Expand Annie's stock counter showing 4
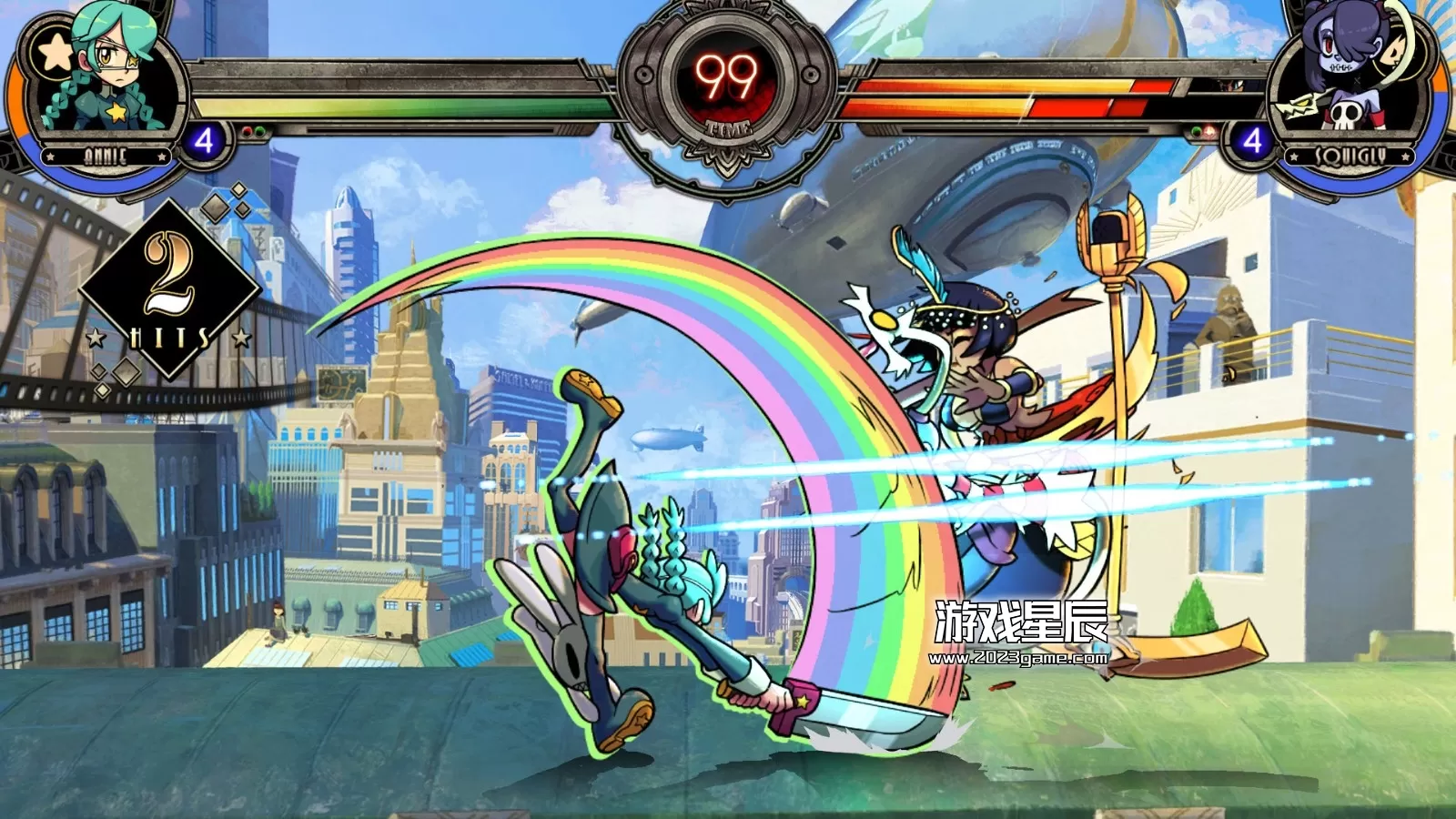 204,139
